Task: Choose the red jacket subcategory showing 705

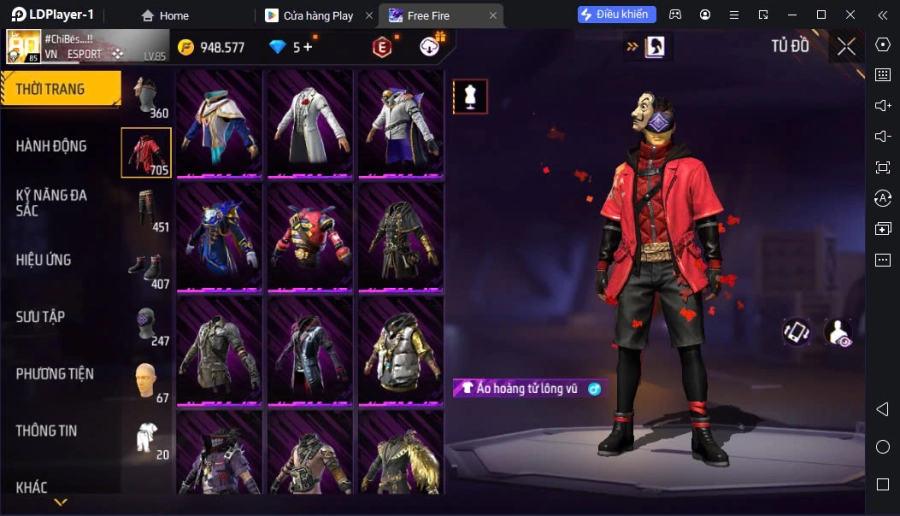Action: [146, 153]
